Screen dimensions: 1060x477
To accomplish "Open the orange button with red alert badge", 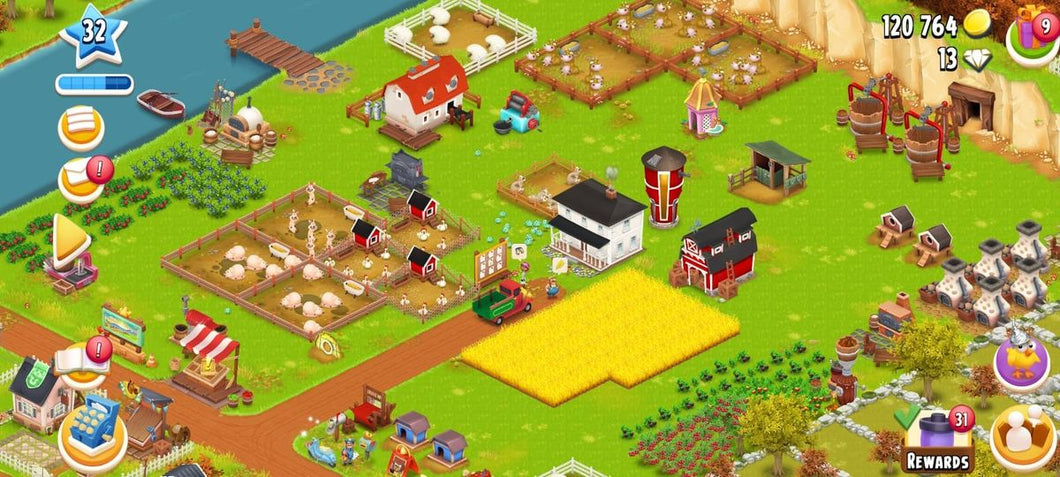I will coord(82,179).
